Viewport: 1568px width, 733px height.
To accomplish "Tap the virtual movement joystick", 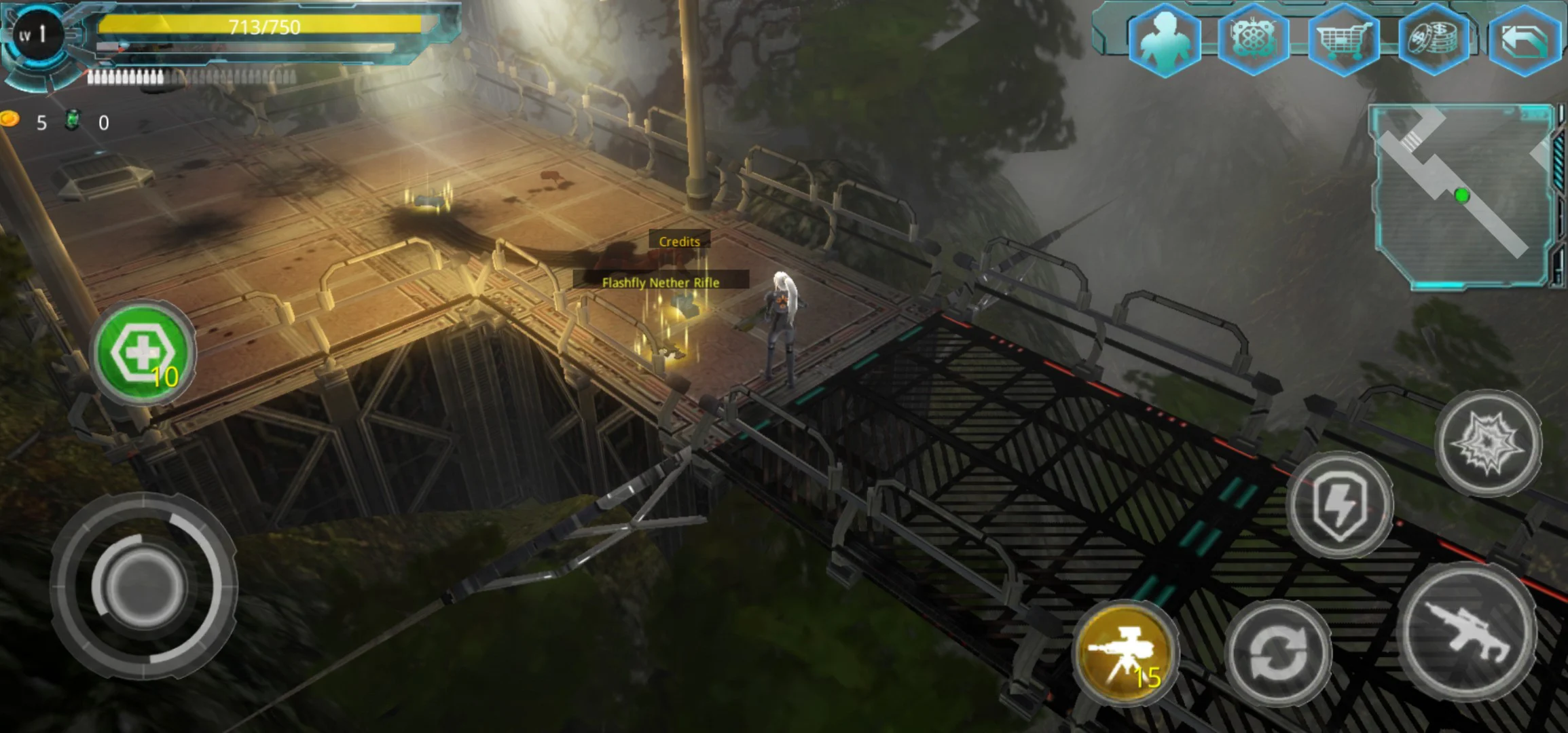I will (143, 585).
